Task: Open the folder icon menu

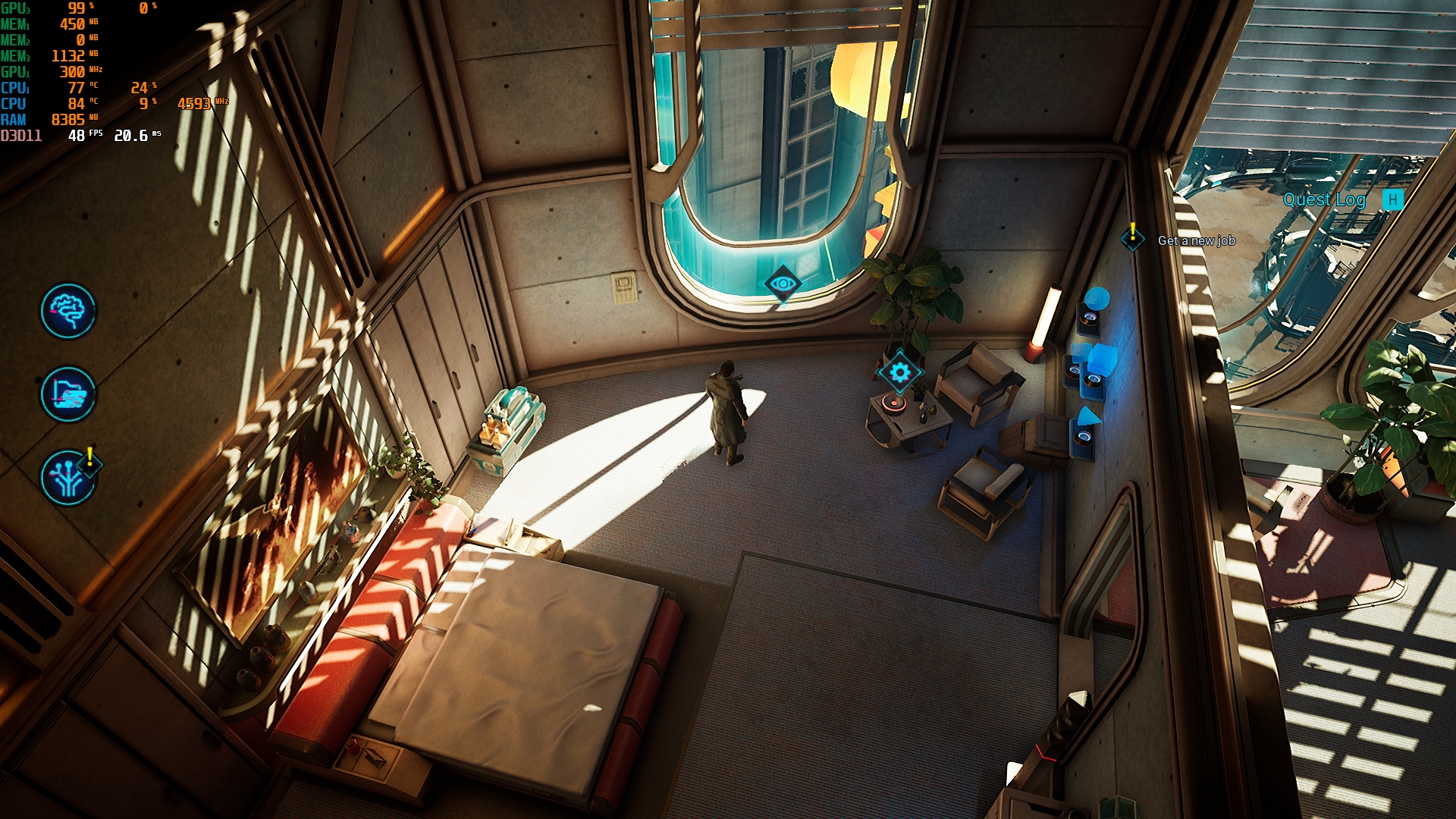Action: [68, 394]
